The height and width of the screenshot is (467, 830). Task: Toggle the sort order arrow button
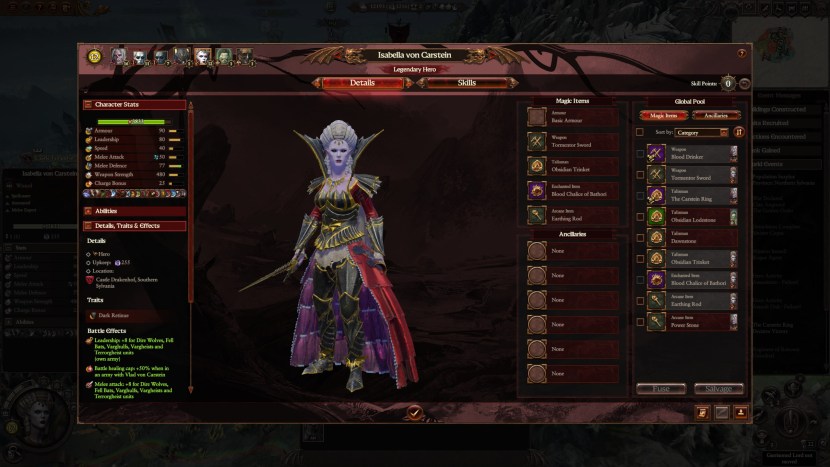coord(739,132)
